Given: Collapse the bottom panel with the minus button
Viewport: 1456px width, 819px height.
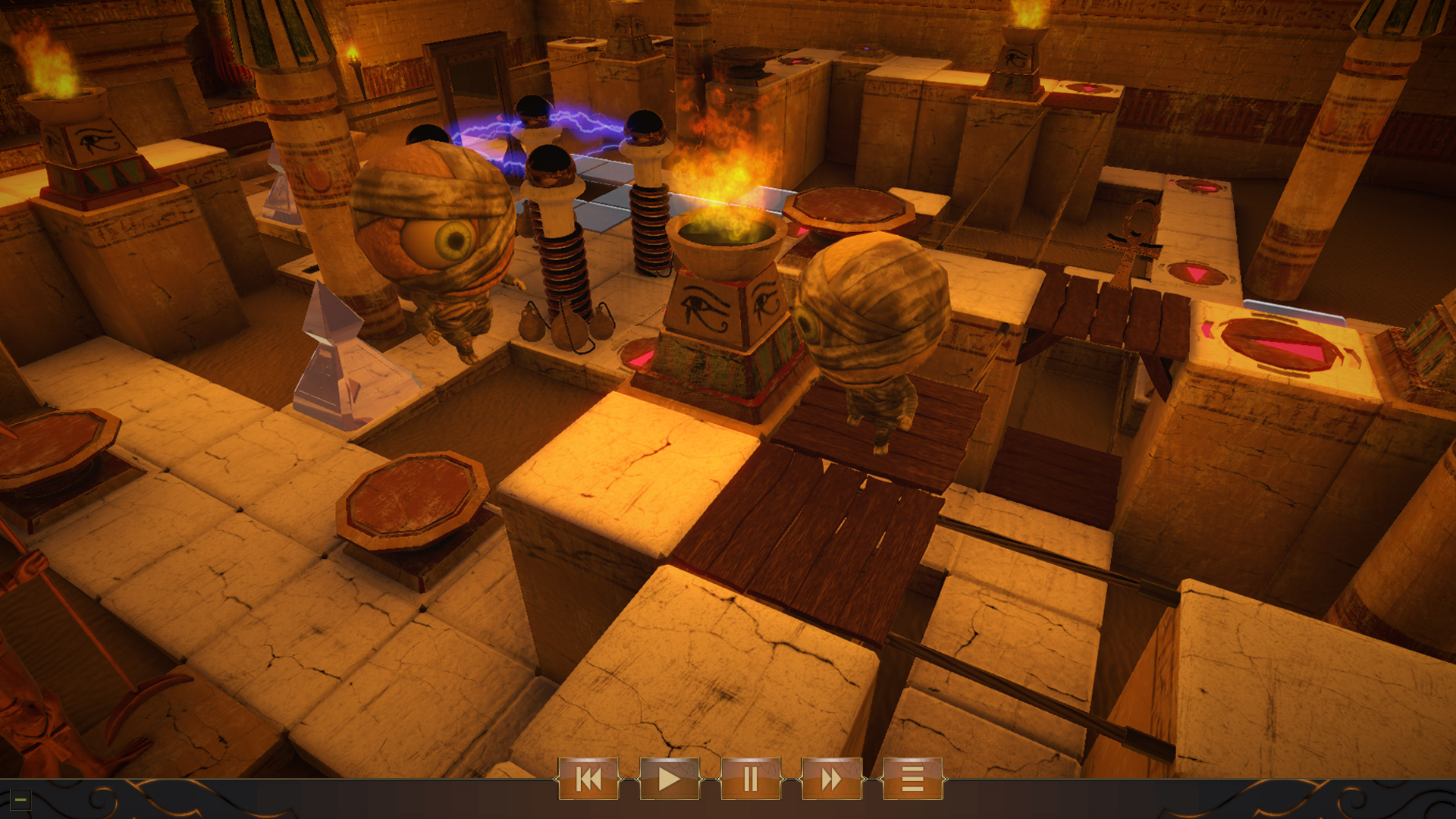Looking at the screenshot, I should pyautogui.click(x=20, y=798).
